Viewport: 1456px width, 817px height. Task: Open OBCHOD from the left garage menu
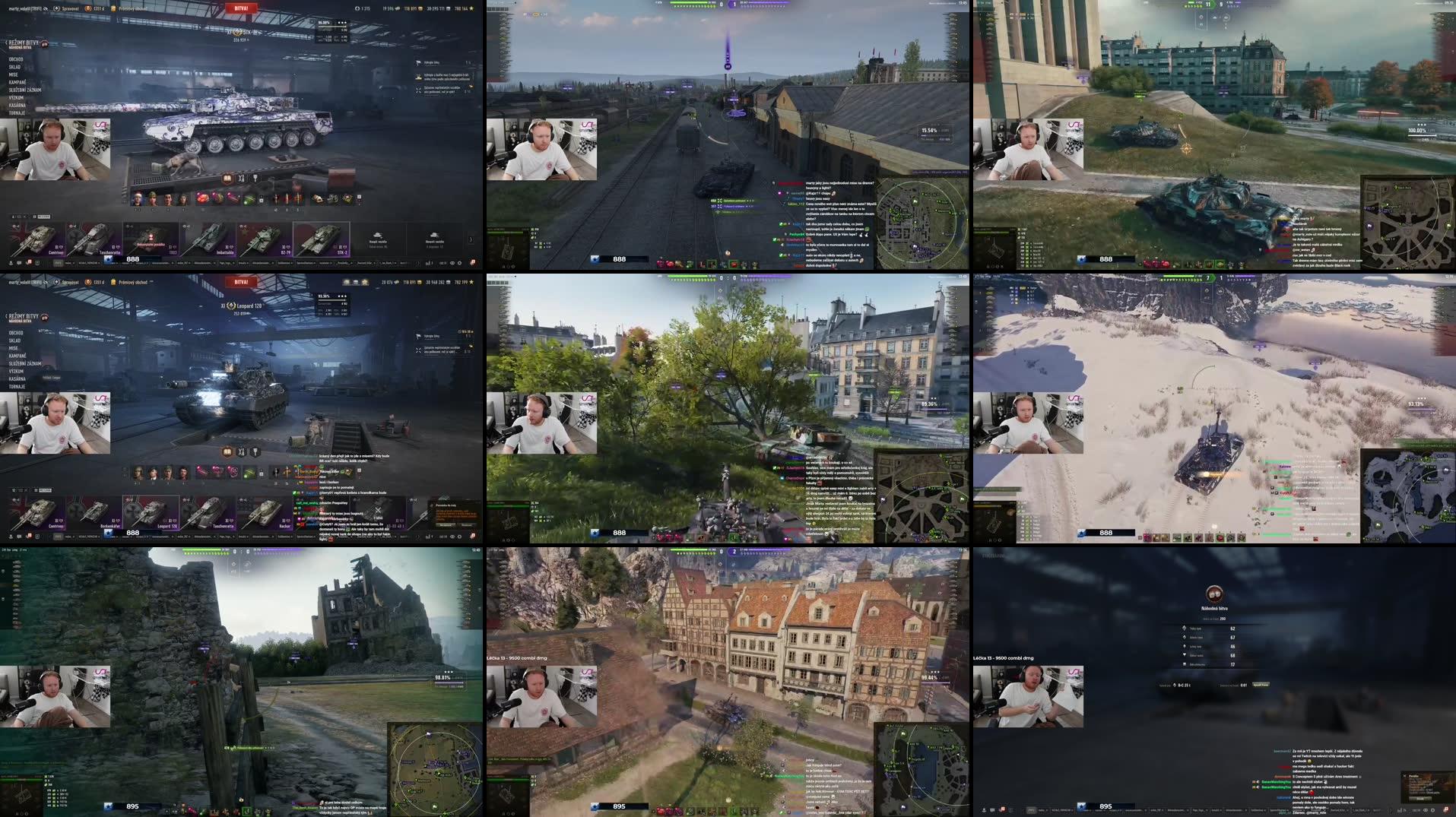16,59
